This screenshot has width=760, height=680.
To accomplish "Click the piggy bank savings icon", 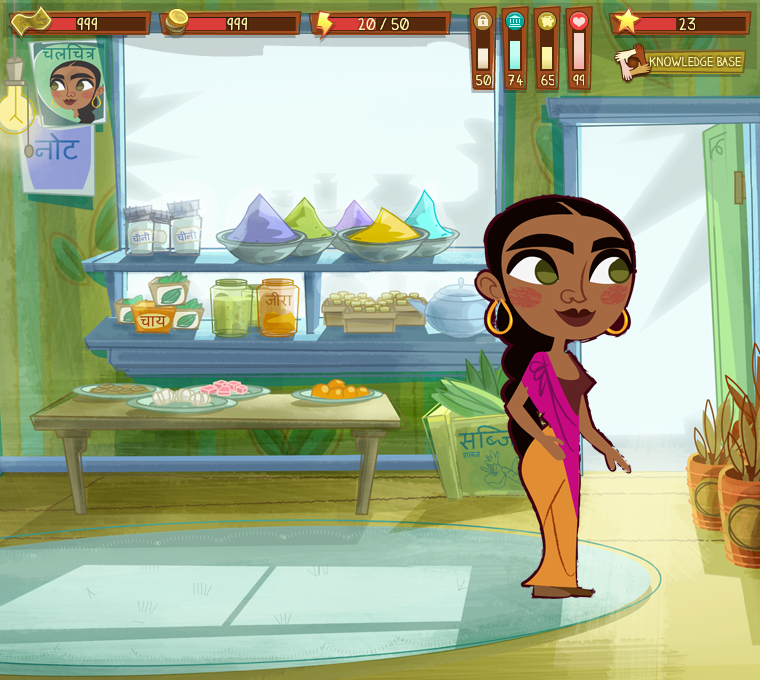I will pos(547,21).
